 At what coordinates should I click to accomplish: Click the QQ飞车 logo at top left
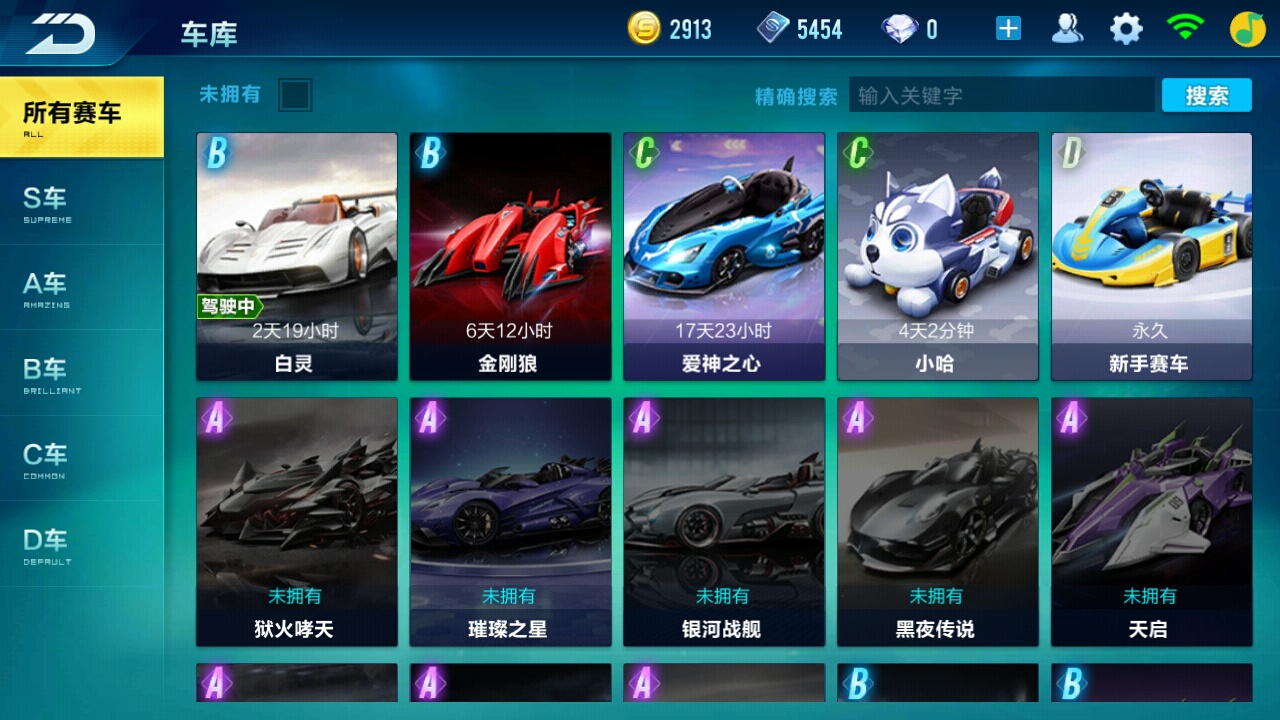click(60, 30)
